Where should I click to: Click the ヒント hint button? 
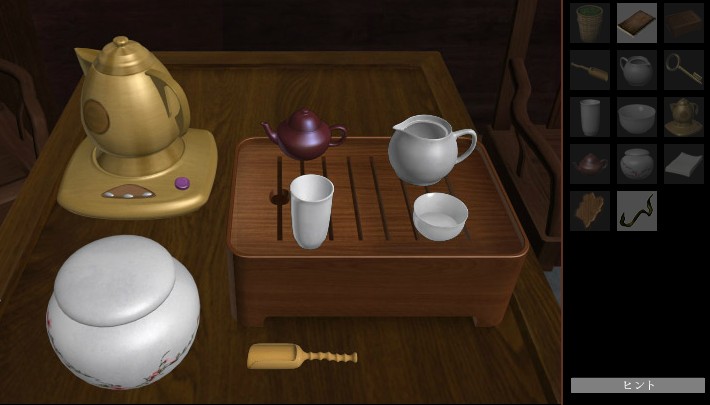click(637, 385)
